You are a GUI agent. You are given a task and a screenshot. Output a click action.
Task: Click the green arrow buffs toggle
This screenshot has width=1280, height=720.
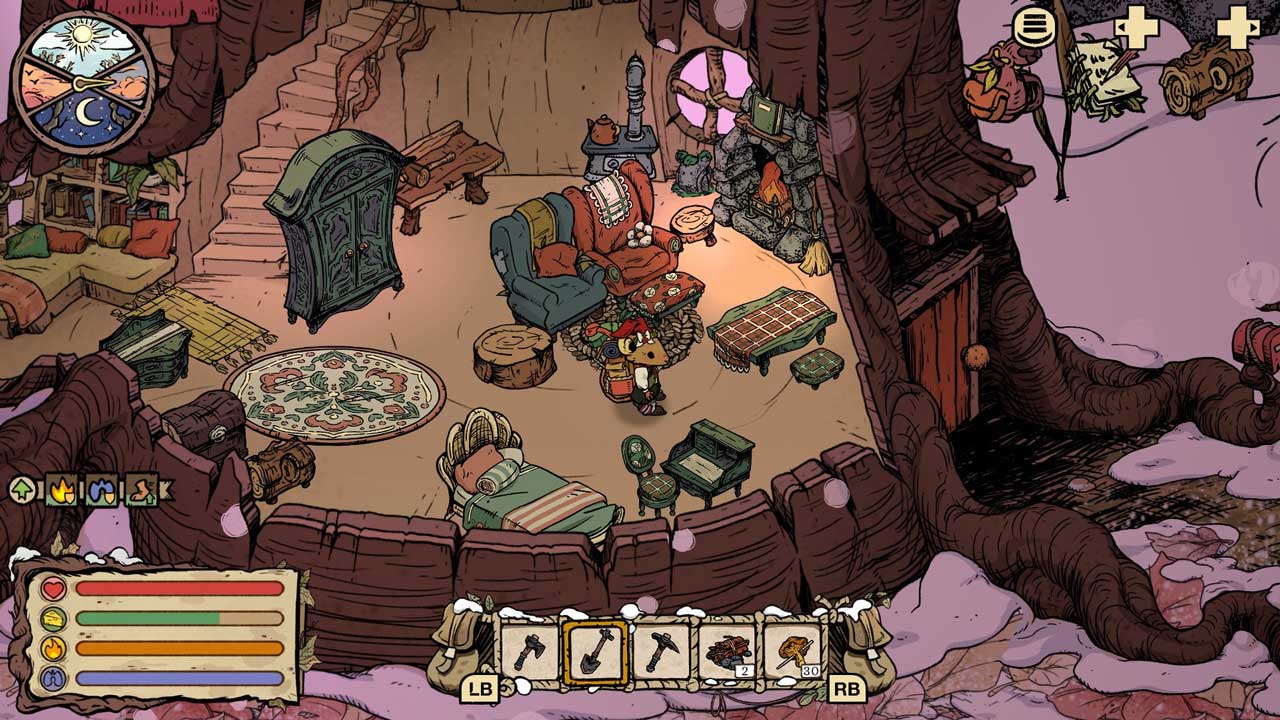[x=22, y=490]
